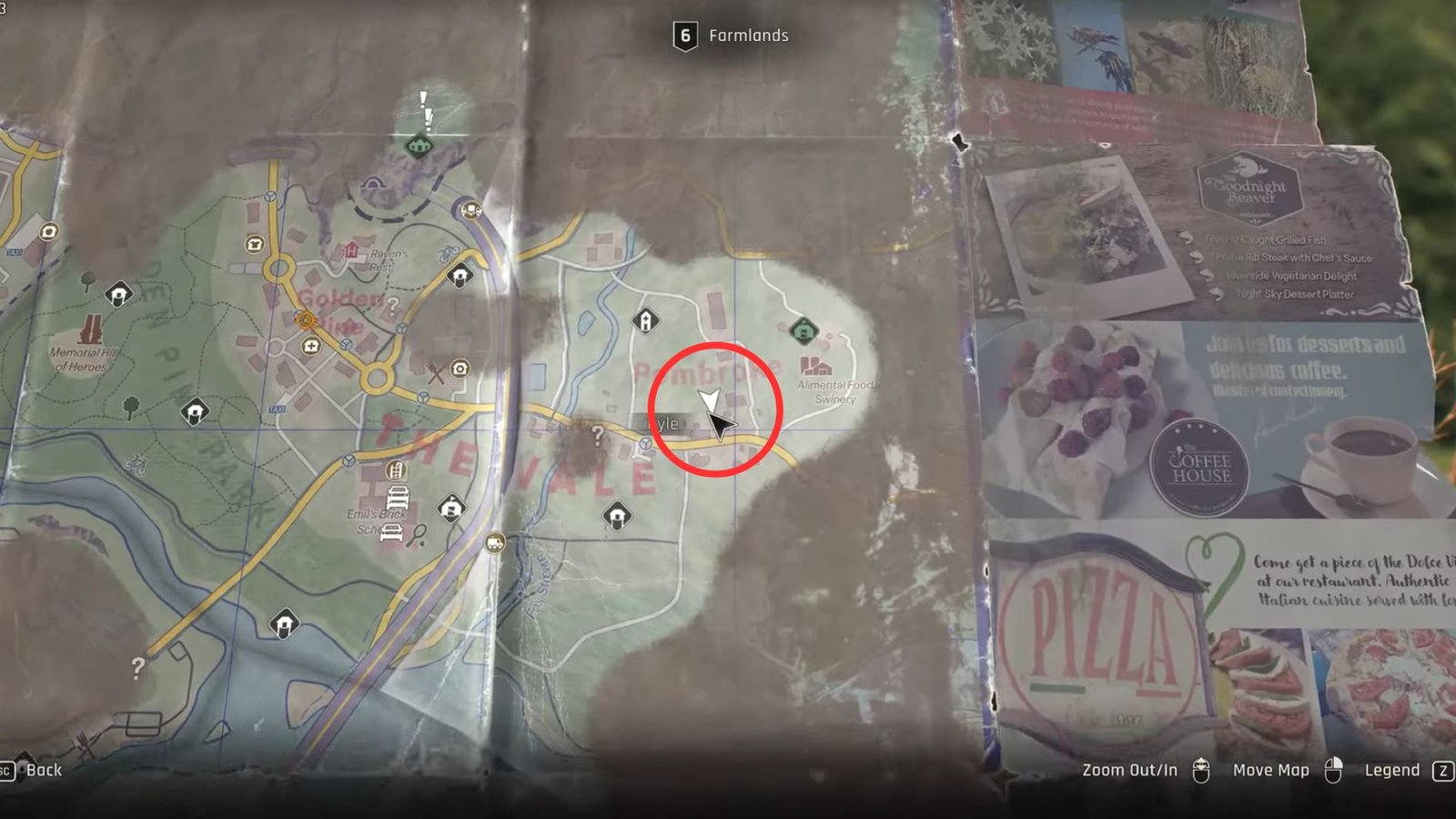
Task: Click the first aid cross icon in Golden Mine
Action: pos(311,346)
